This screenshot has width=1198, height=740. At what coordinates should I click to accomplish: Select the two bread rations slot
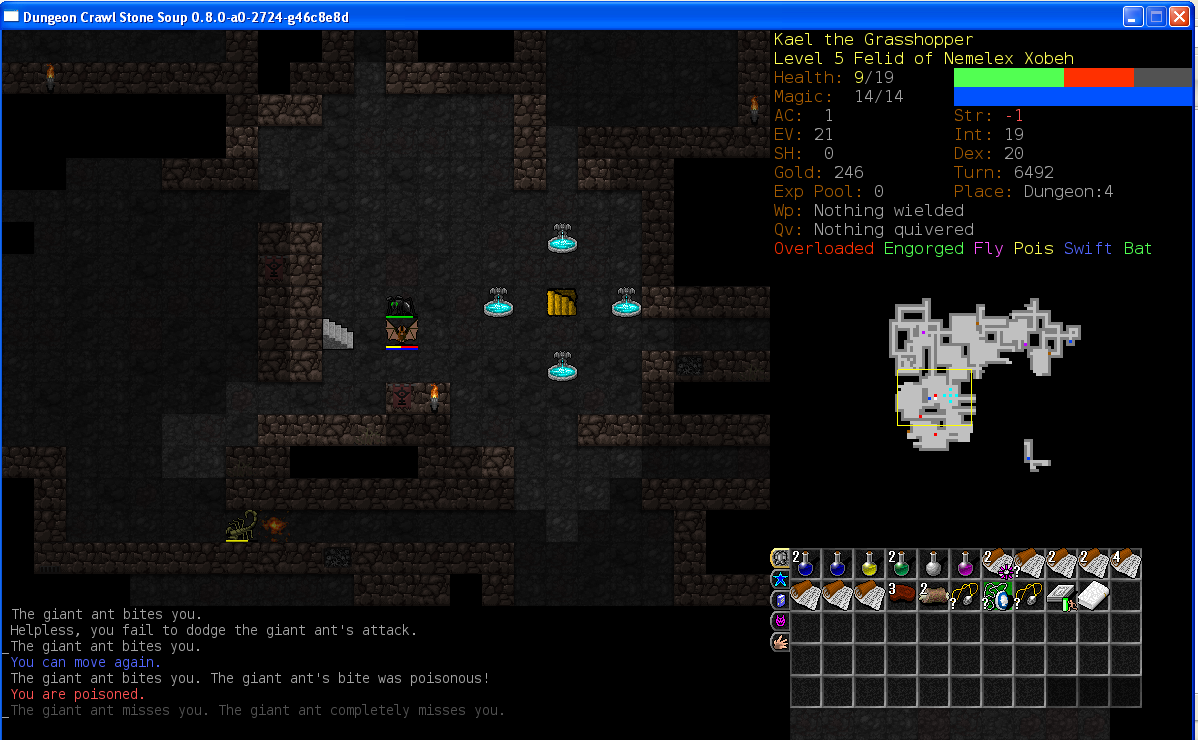(934, 596)
